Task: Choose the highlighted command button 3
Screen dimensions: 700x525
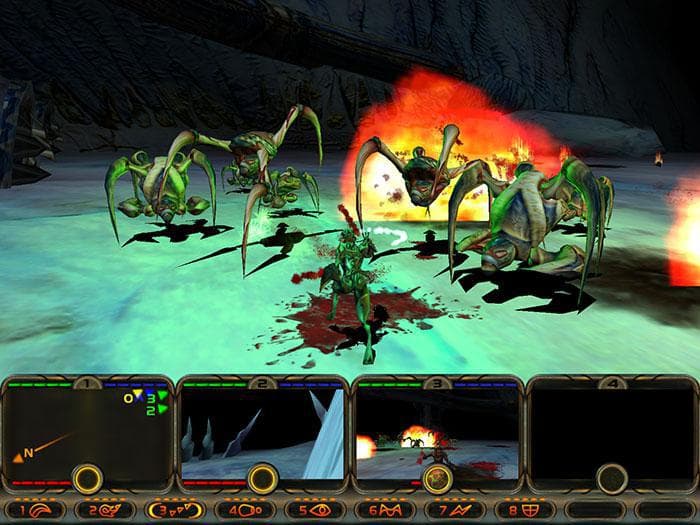Action: pyautogui.click(x=174, y=510)
